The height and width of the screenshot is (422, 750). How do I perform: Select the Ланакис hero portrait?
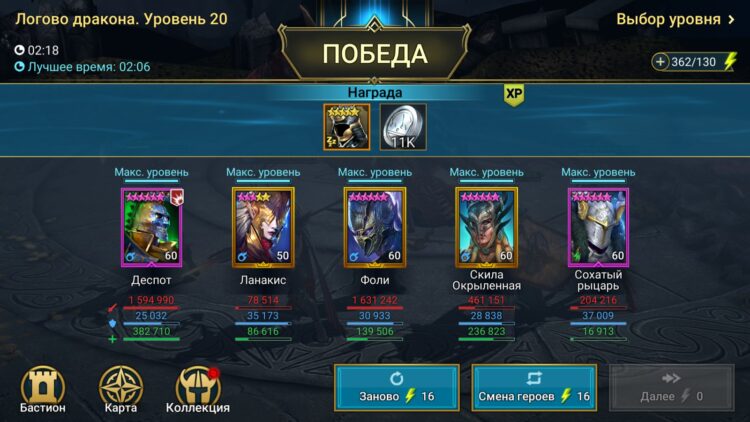(263, 227)
